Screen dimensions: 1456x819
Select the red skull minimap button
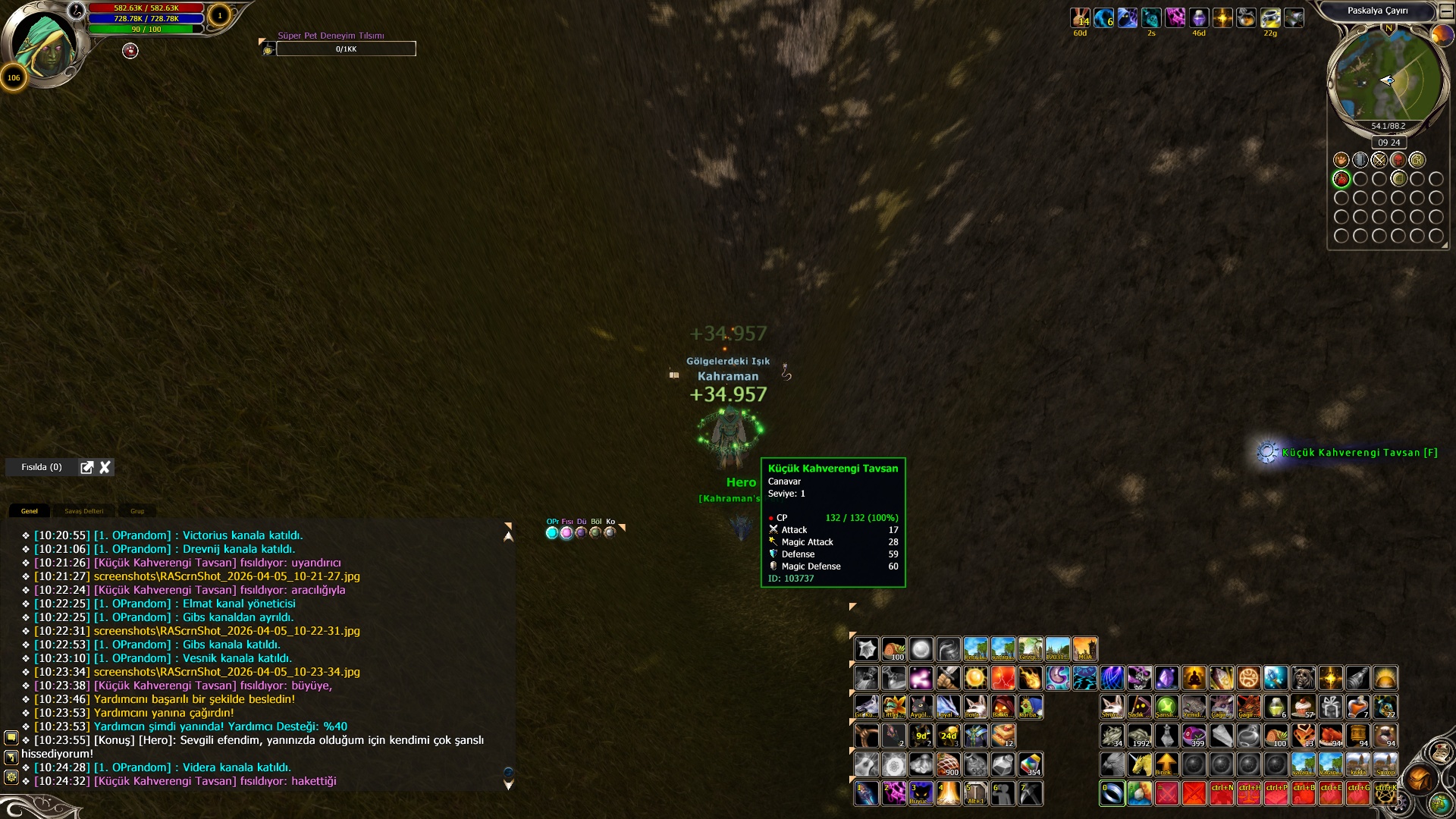pyautogui.click(x=1398, y=160)
